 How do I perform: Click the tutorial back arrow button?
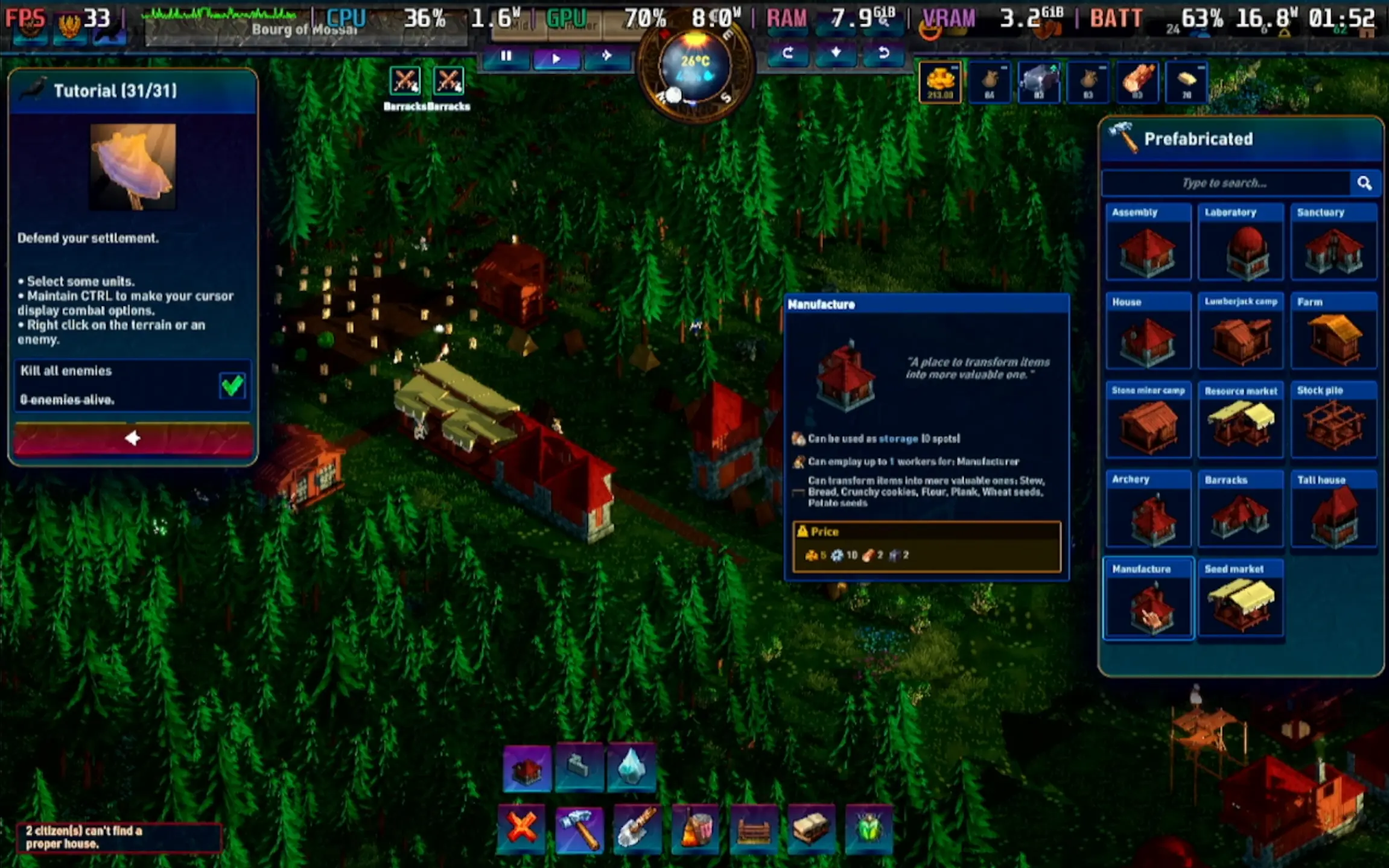coord(133,438)
